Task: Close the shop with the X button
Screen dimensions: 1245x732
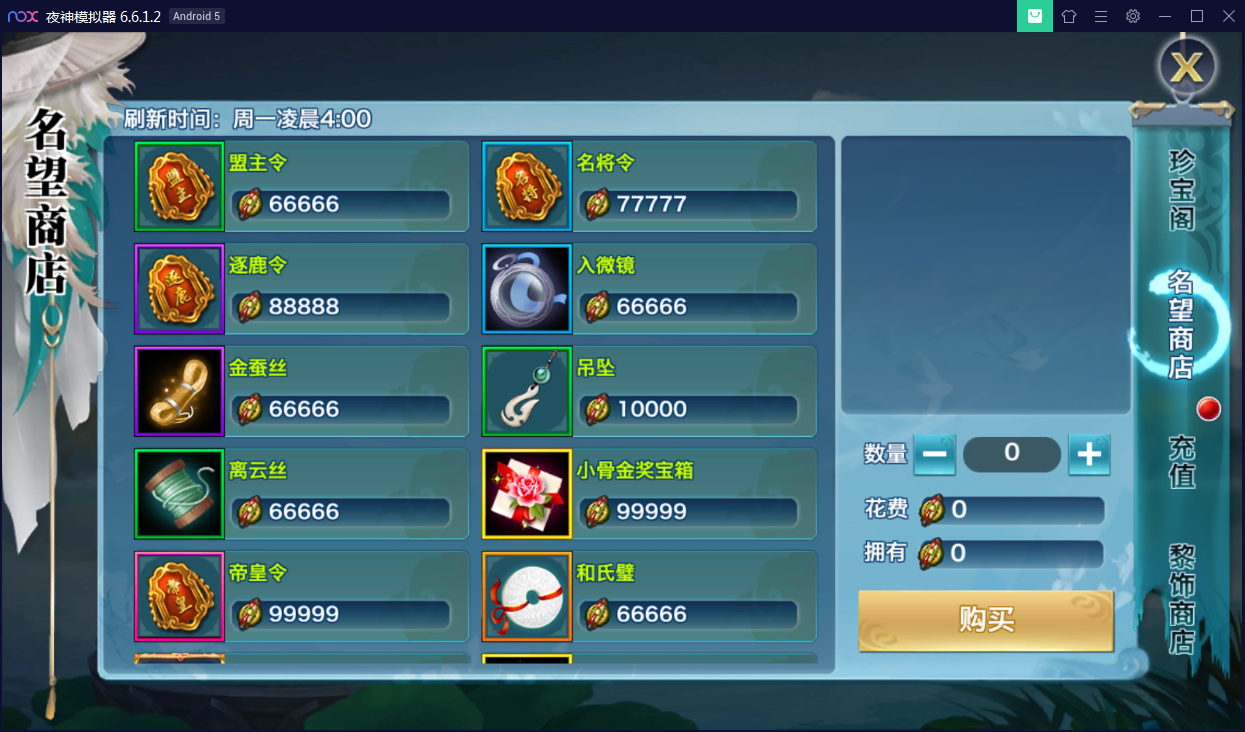Action: [1187, 67]
